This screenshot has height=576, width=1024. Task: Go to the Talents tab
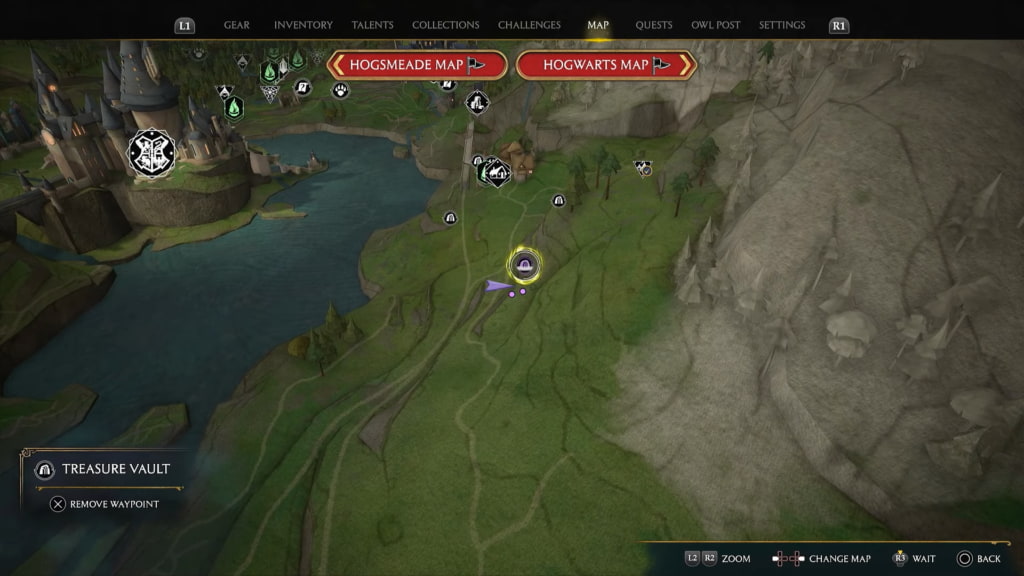(x=373, y=25)
